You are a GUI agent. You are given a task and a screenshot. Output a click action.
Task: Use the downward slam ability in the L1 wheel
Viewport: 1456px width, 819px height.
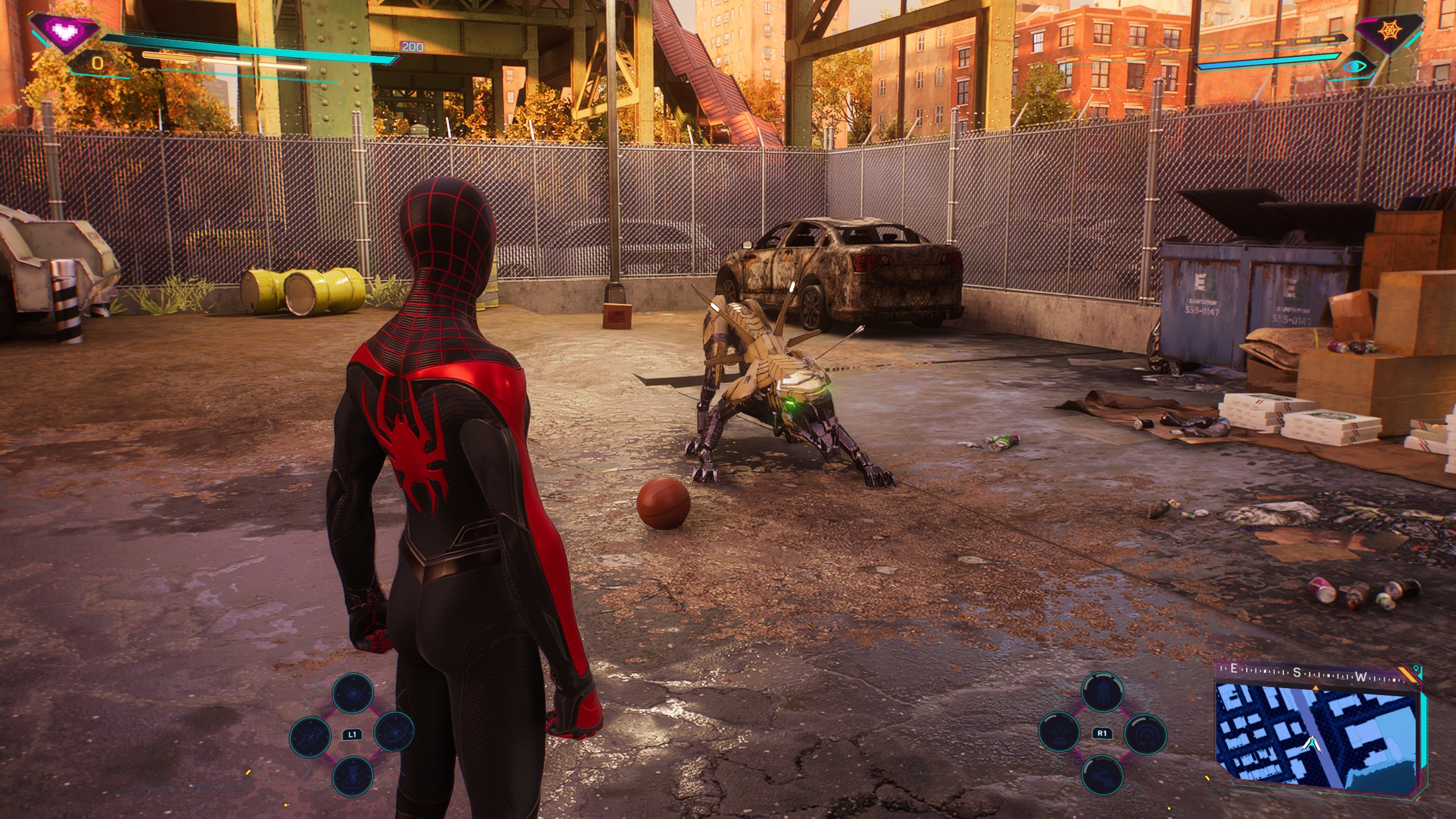click(353, 775)
